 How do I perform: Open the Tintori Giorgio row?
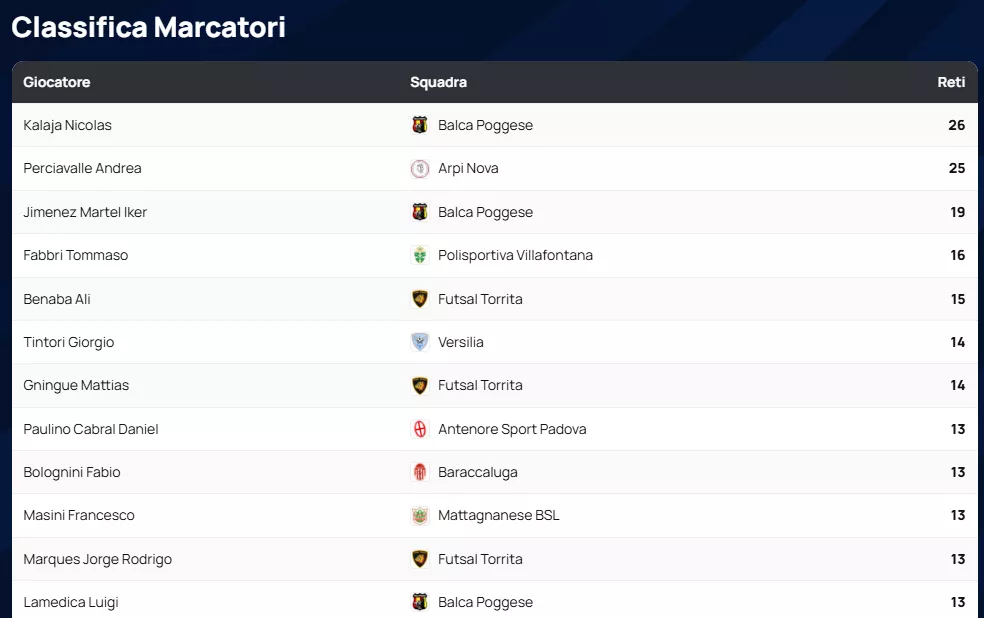pos(69,342)
